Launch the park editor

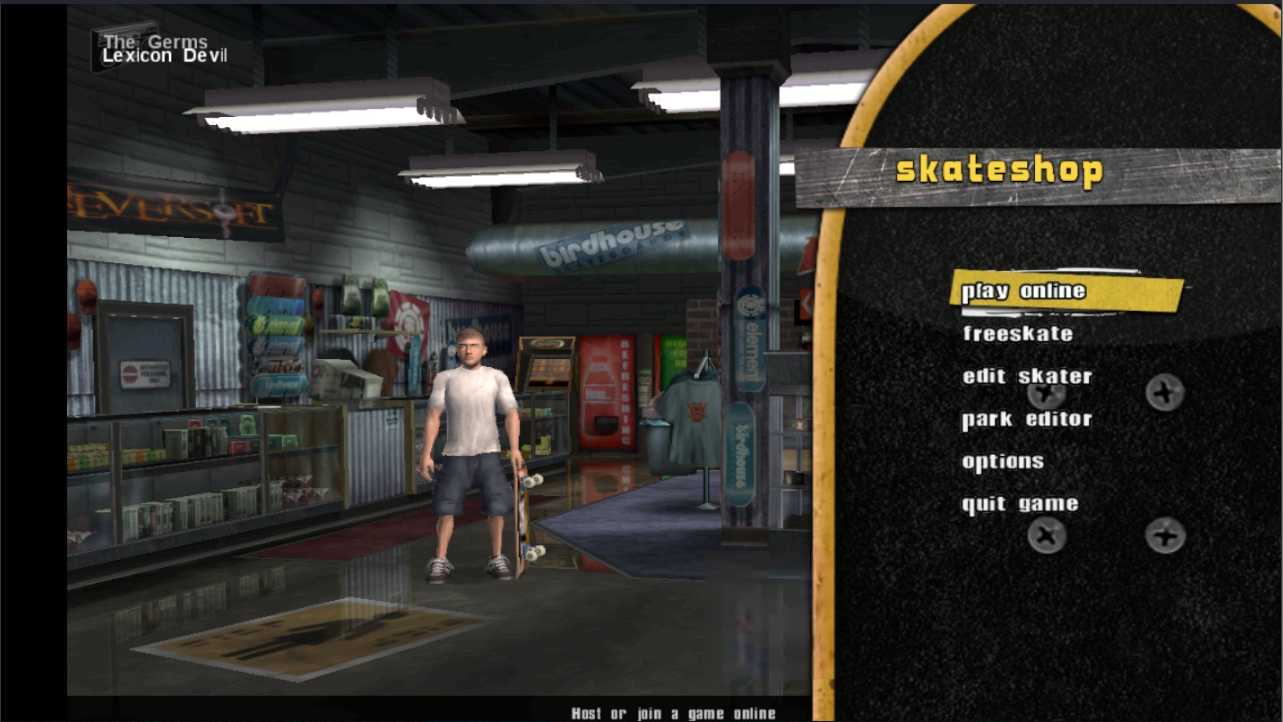coord(1026,419)
